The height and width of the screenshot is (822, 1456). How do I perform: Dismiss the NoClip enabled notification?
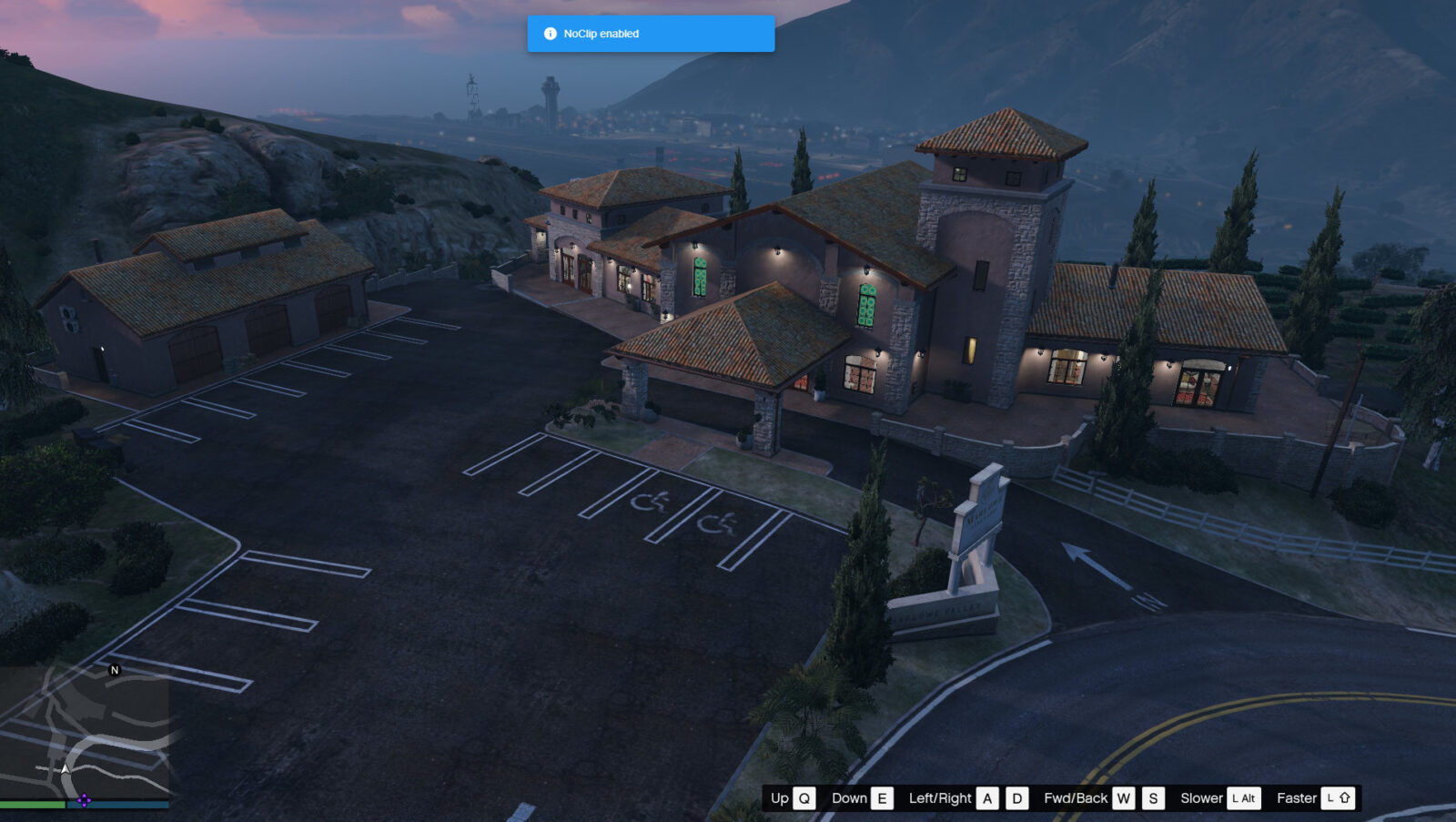point(651,34)
